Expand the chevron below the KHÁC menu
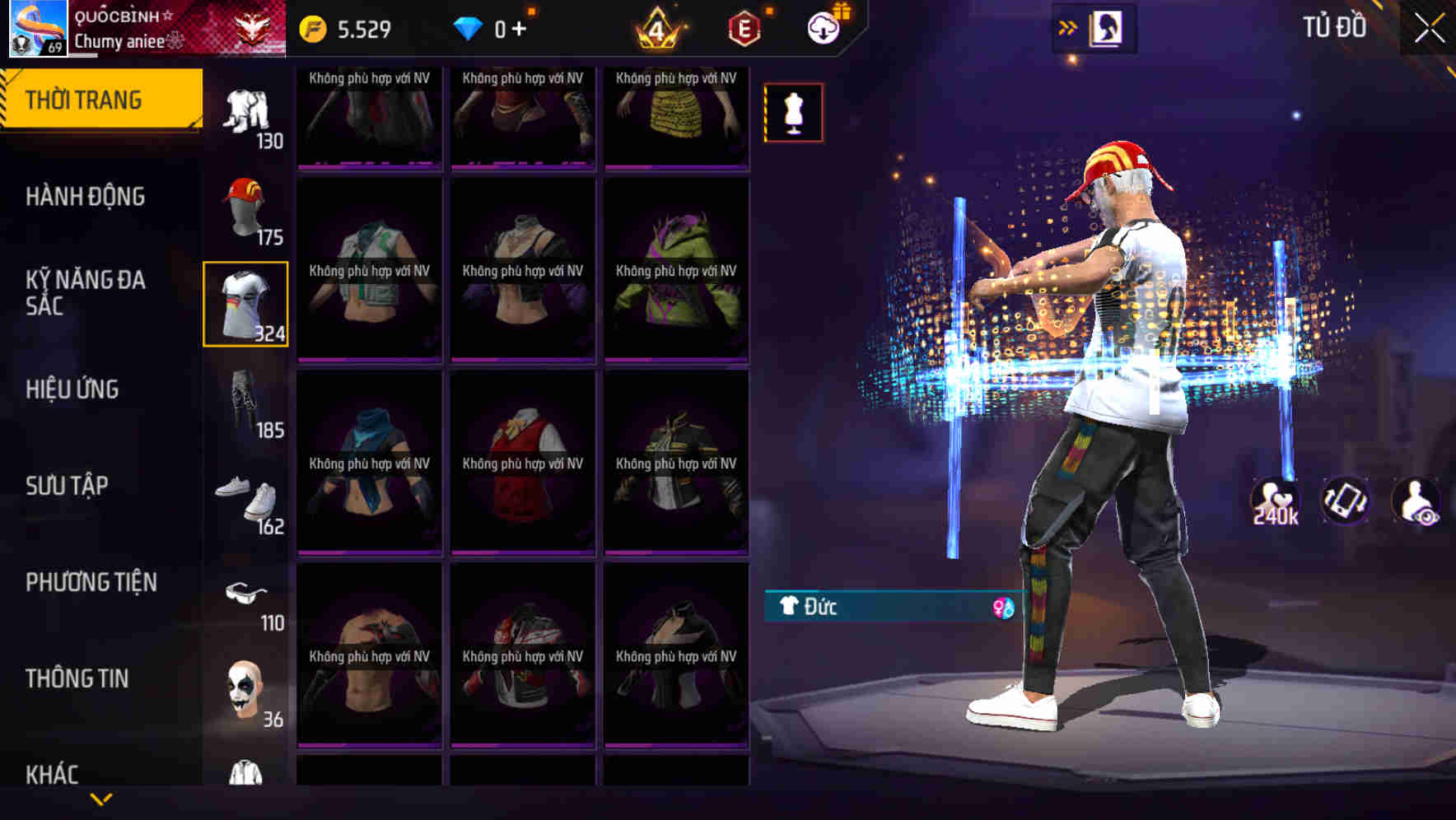Viewport: 1456px width, 820px height. pos(101,797)
